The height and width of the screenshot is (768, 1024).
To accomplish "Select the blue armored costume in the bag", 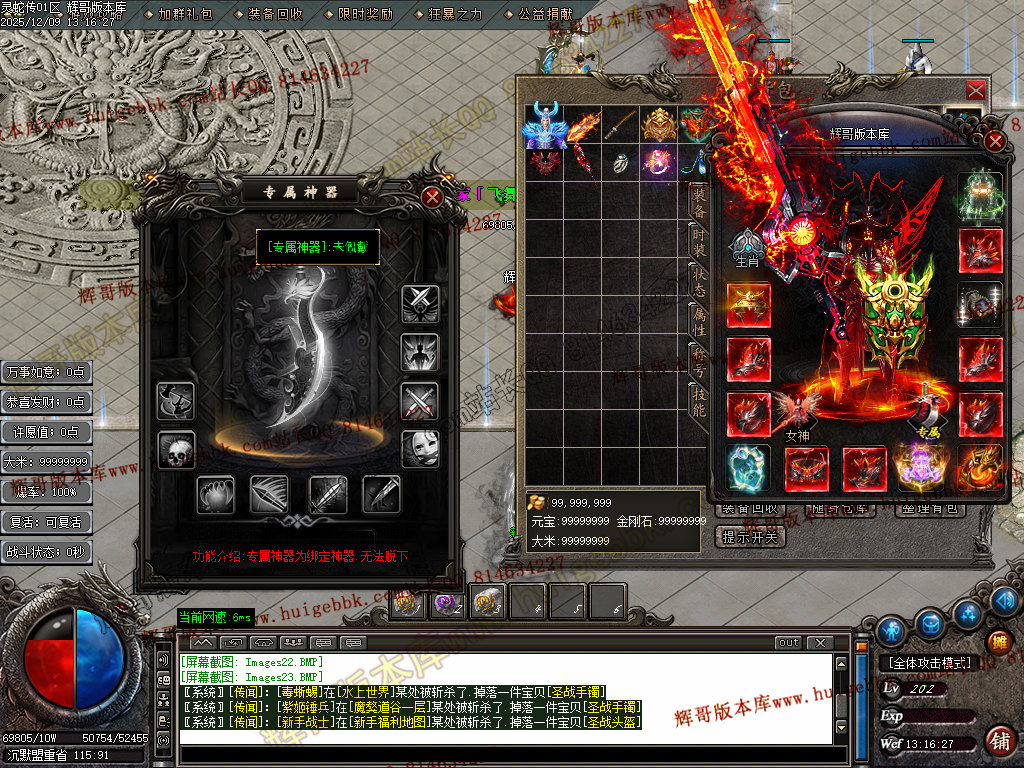I will 544,124.
